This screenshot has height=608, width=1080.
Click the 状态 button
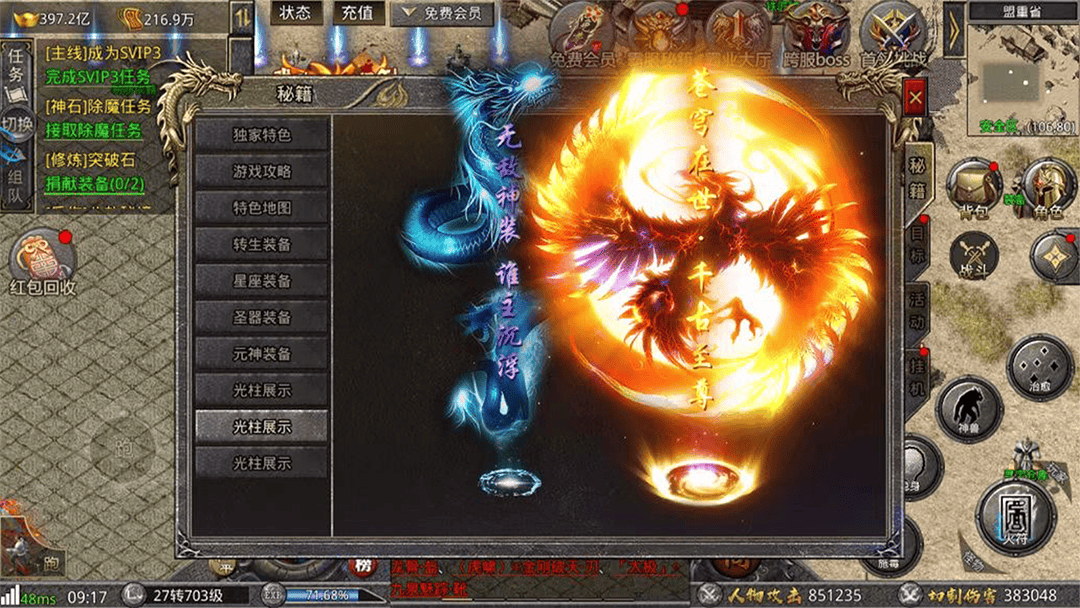point(295,13)
